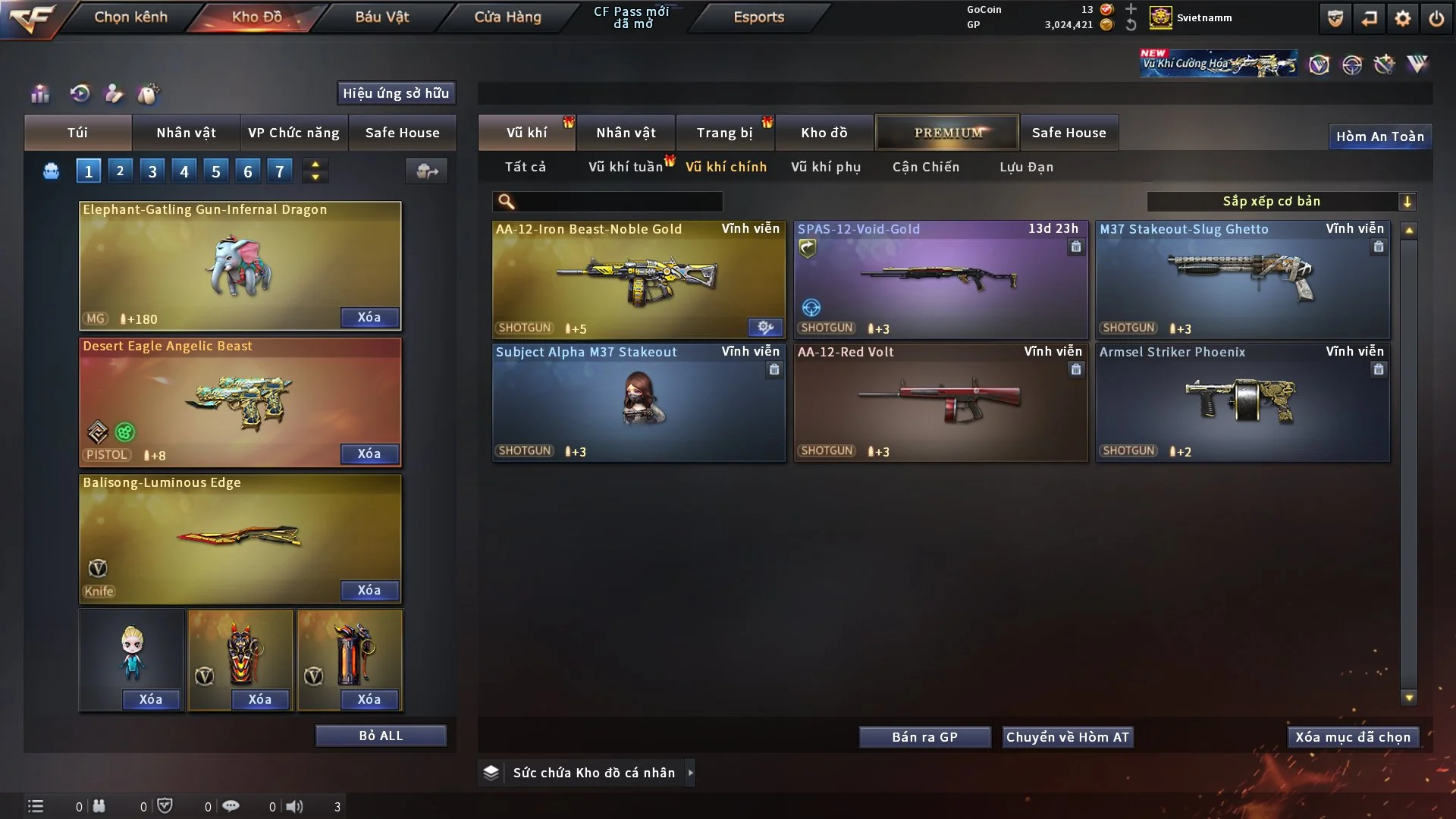Click the power exit button
The width and height of the screenshot is (1456, 819).
coord(1436,18)
